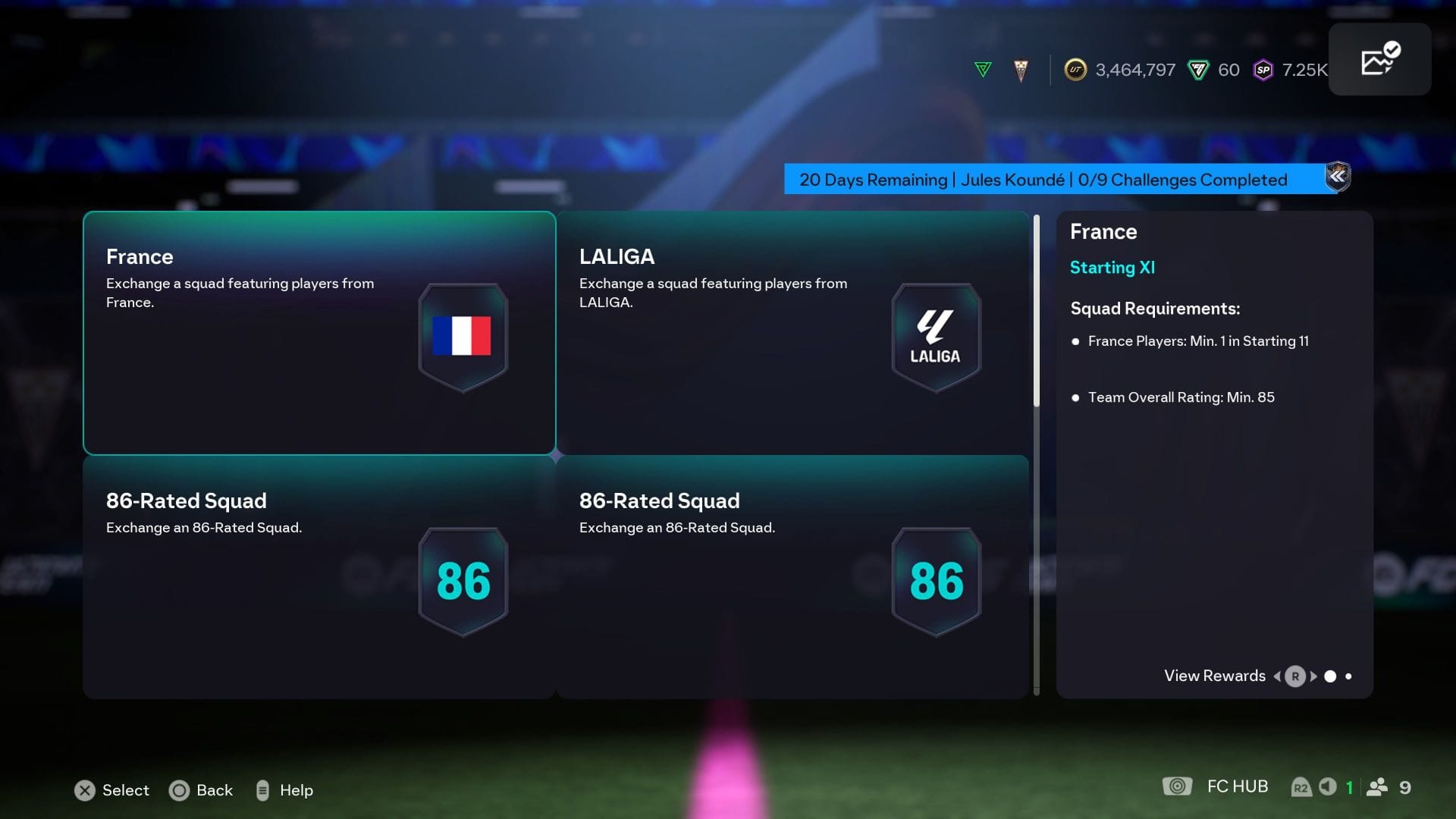
Task: Select the first rewards page dot
Action: (1331, 675)
